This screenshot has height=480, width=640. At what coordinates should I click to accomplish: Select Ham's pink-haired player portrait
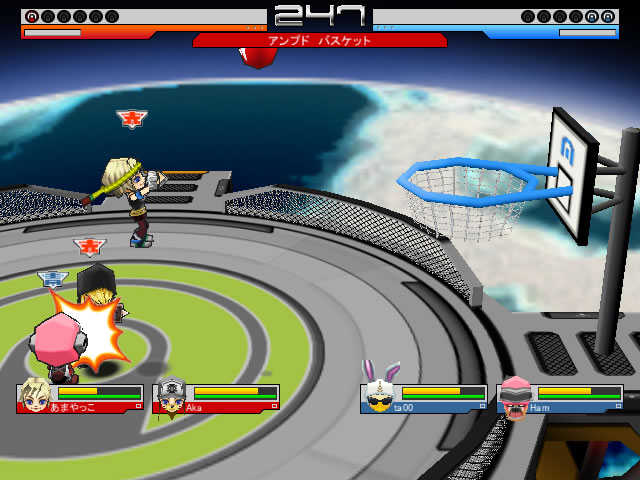pyautogui.click(x=514, y=394)
